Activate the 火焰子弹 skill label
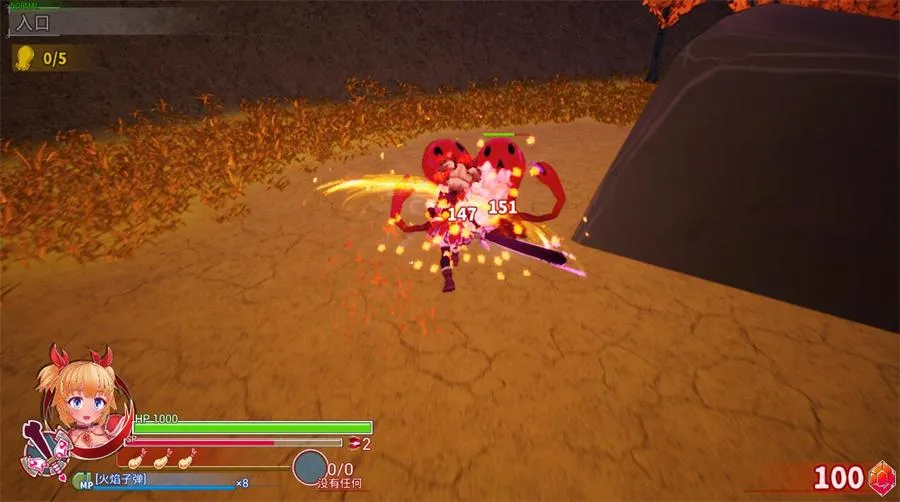Image resolution: width=900 pixels, height=502 pixels. (x=121, y=481)
